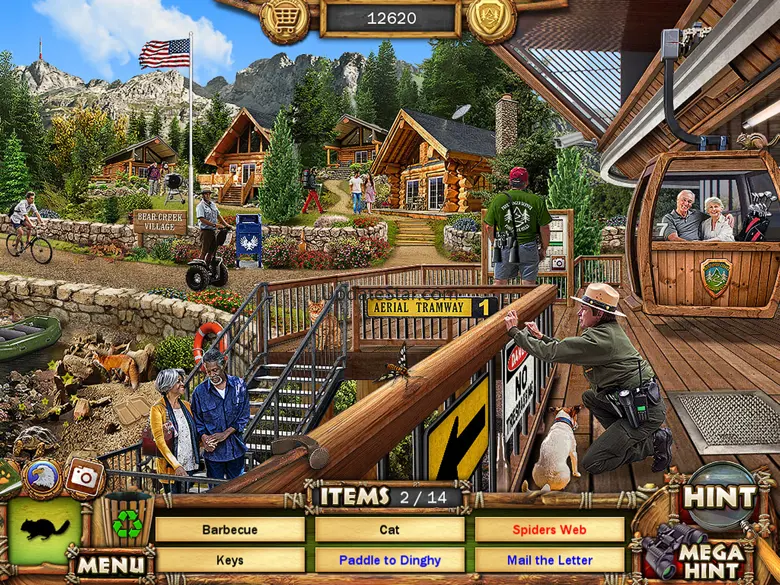This screenshot has height=585, width=780.
Task: Click the recycling bin icon
Action: [126, 522]
